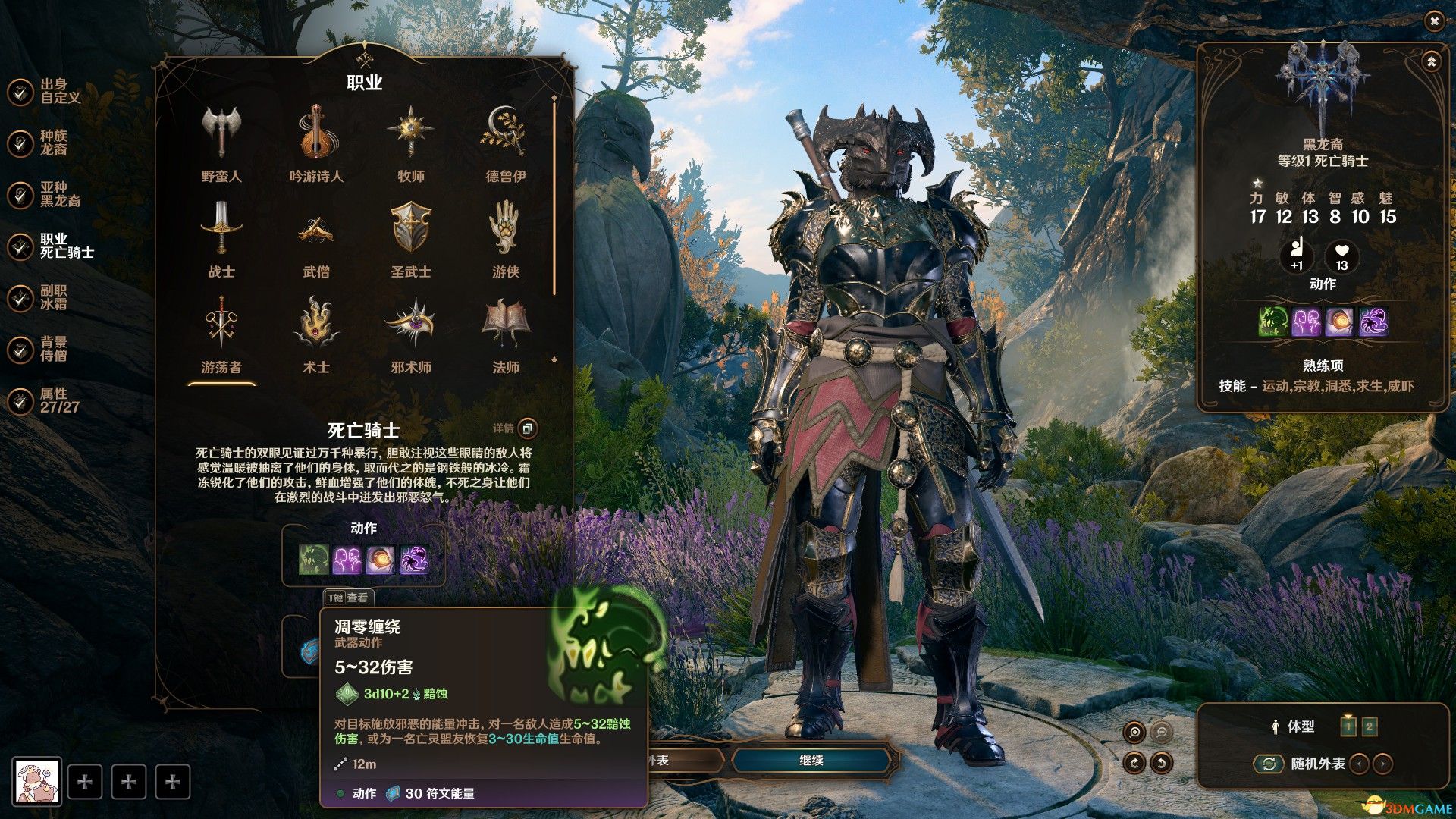Click the zoom-in magnifier icon
The image size is (1456, 819).
(1134, 730)
